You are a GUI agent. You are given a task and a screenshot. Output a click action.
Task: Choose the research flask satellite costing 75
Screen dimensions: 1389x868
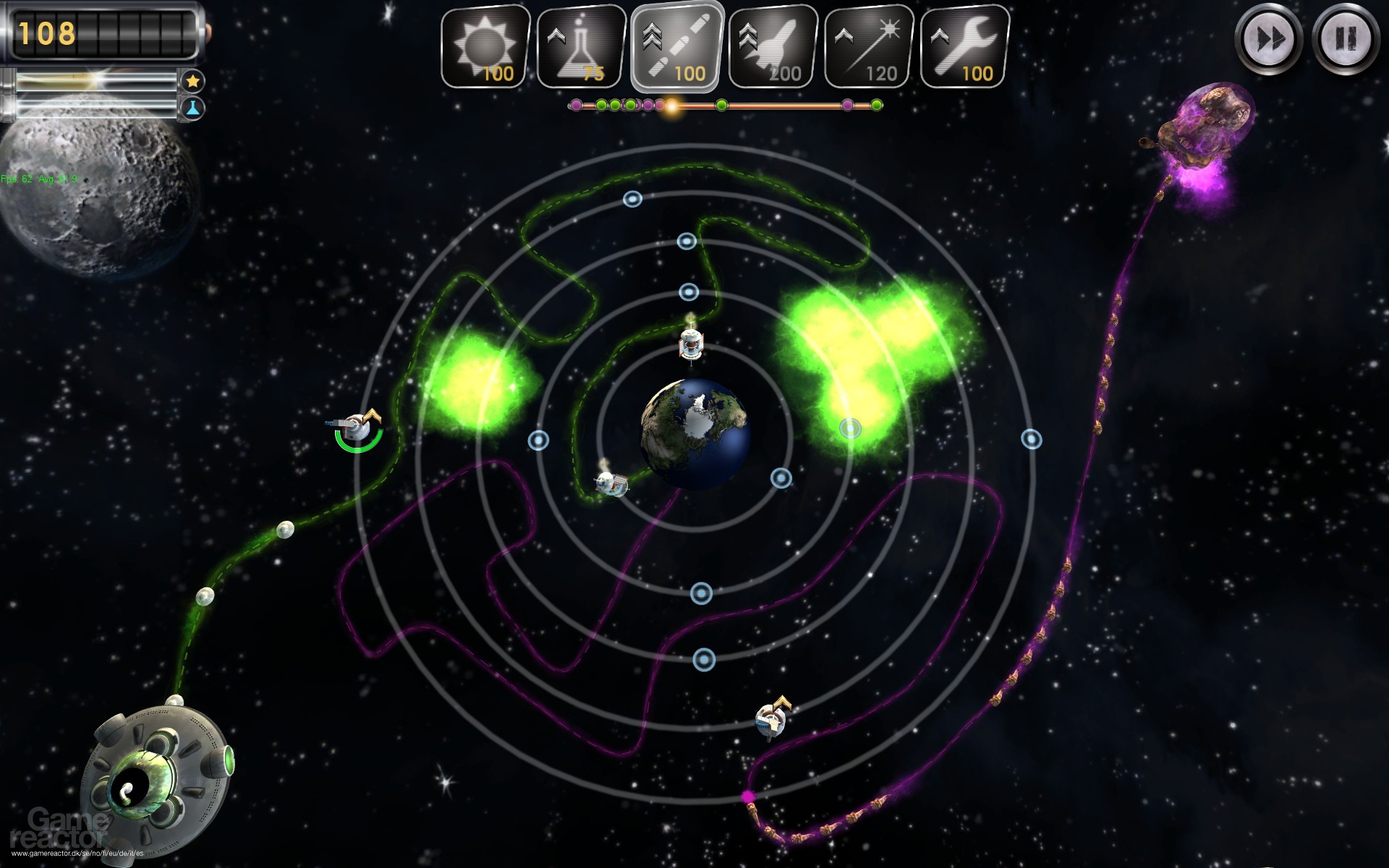point(582,47)
